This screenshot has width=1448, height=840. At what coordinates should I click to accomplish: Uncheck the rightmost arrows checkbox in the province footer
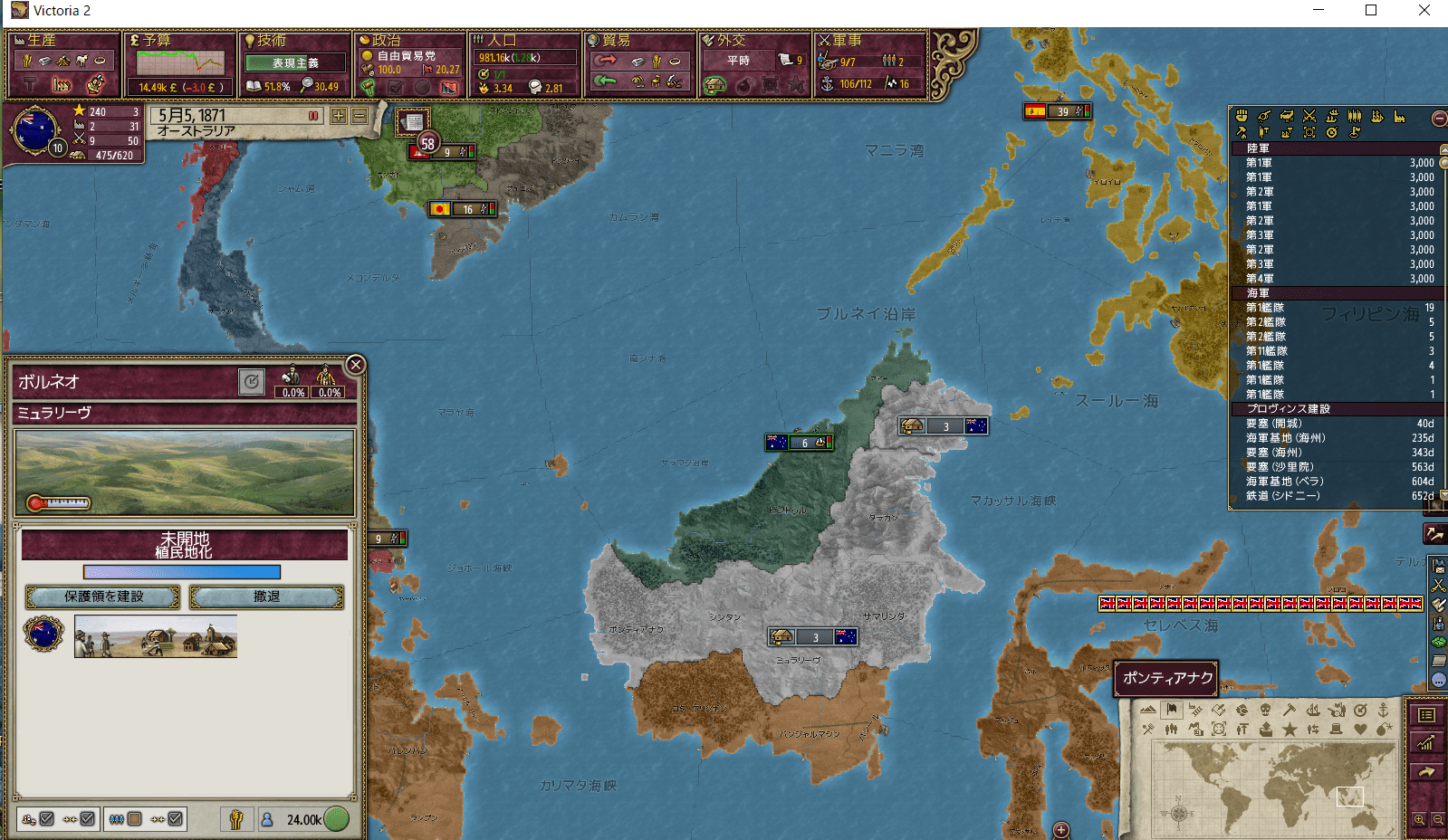pyautogui.click(x=176, y=819)
